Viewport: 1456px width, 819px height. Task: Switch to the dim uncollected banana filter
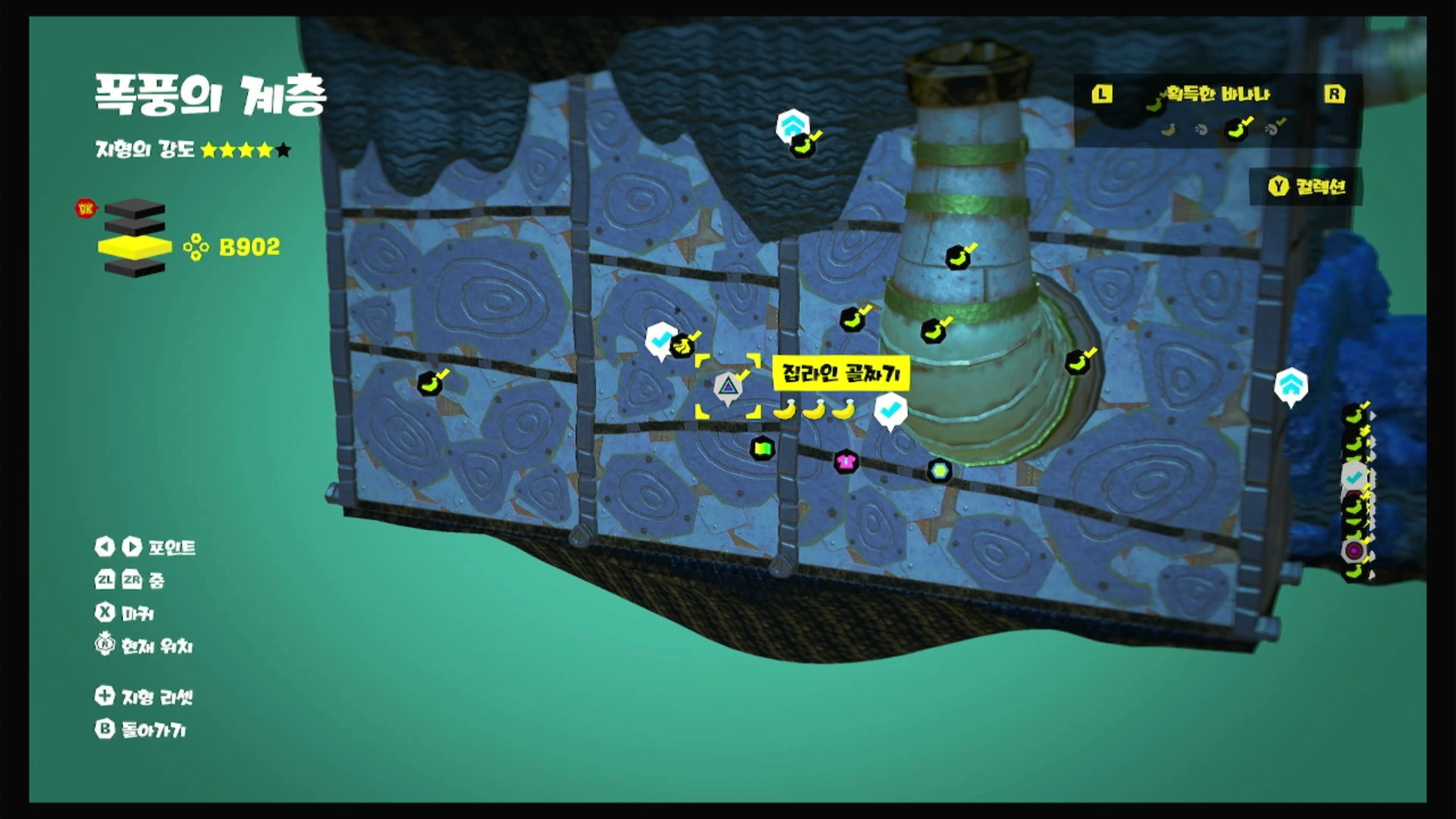(1168, 130)
